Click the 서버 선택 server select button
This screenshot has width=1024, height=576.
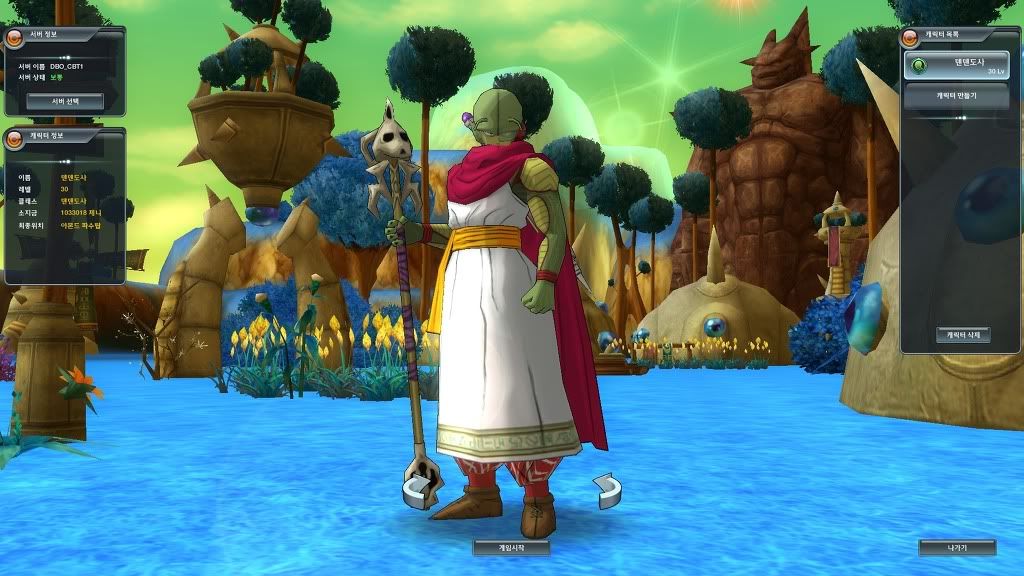(65, 101)
